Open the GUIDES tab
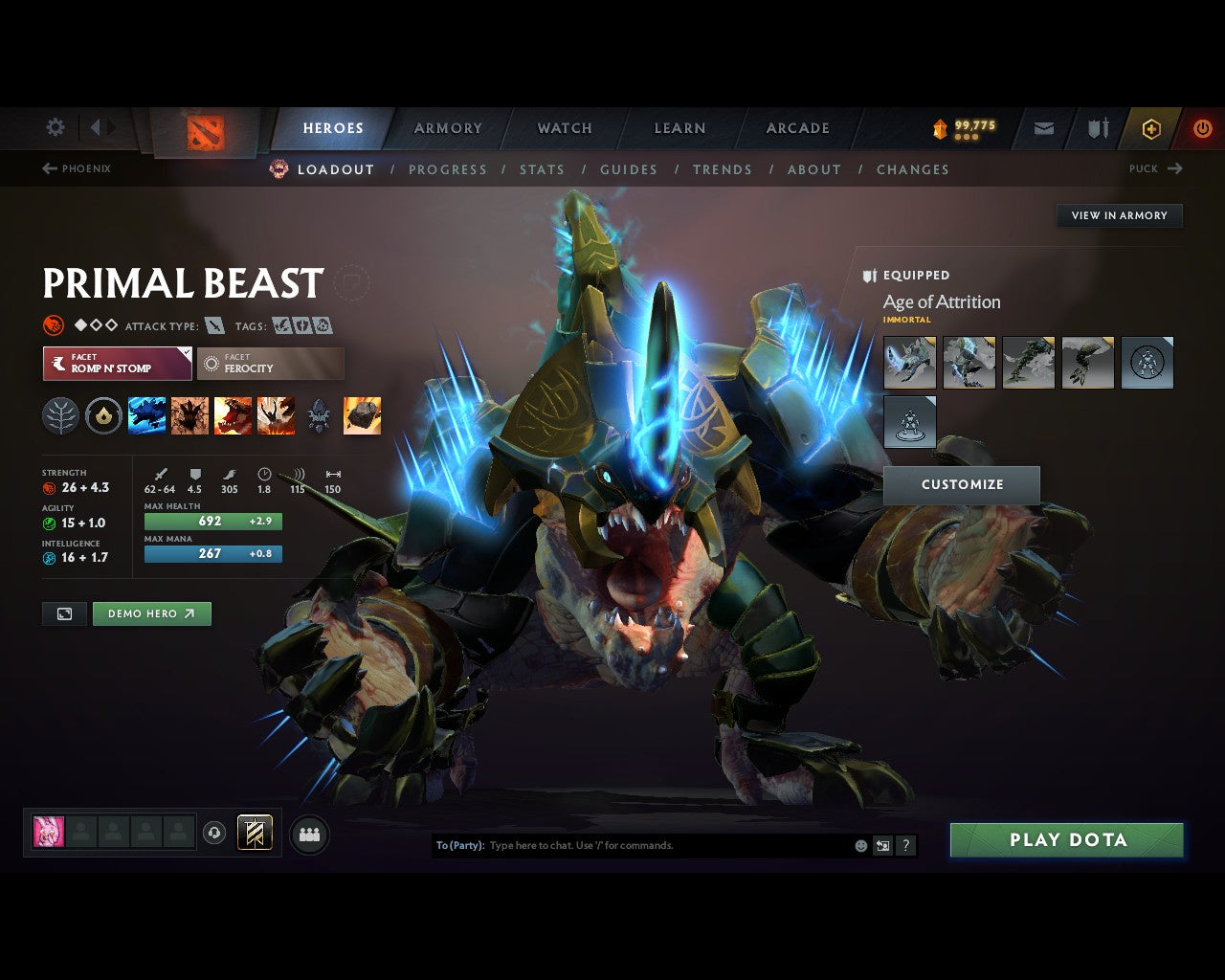Screen dimensions: 1225x980 (628, 169)
